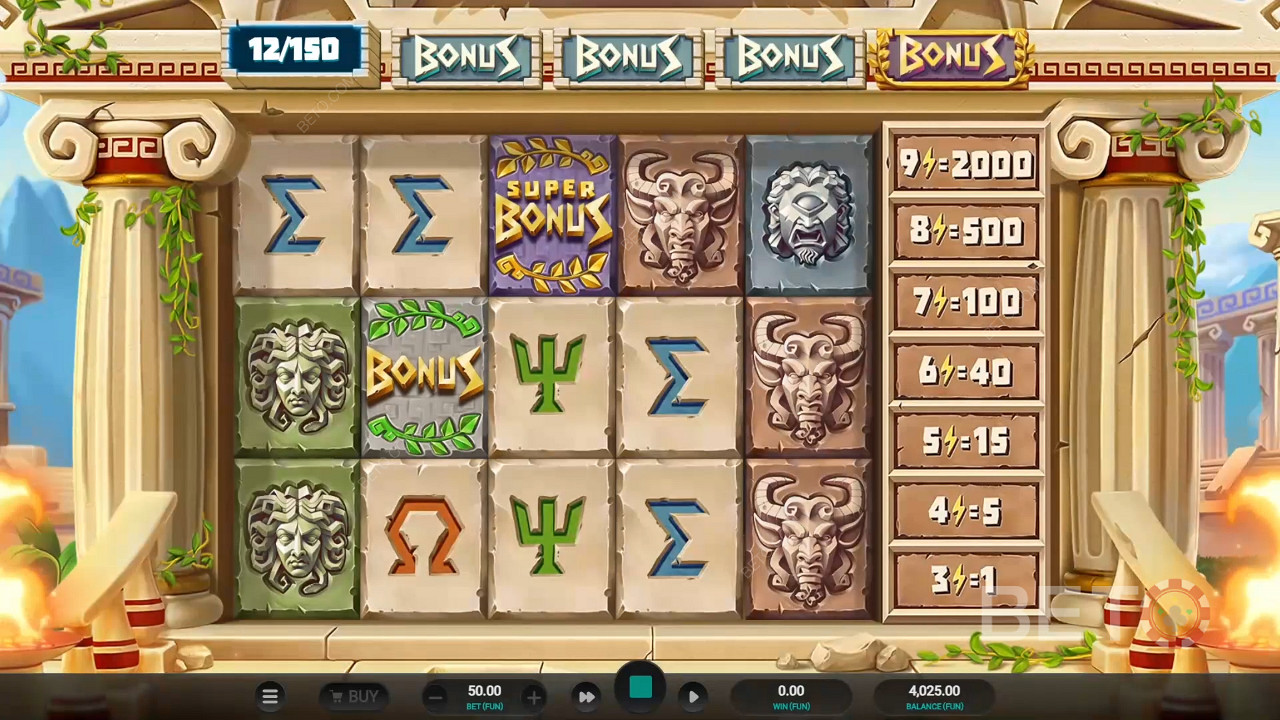Increase the bet with the plus button
The height and width of the screenshot is (720, 1280).
(x=534, y=697)
